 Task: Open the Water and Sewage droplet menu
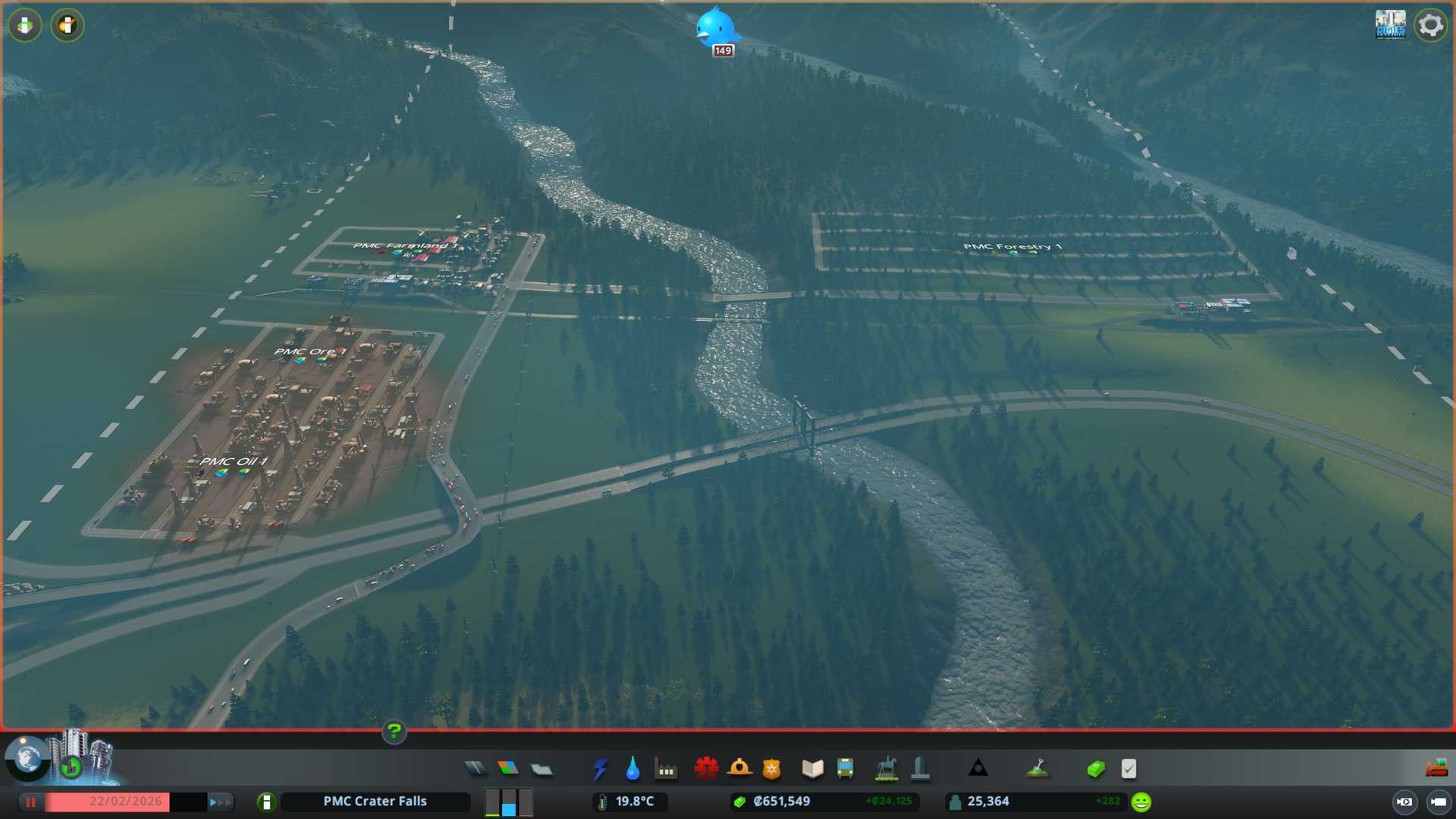[632, 769]
